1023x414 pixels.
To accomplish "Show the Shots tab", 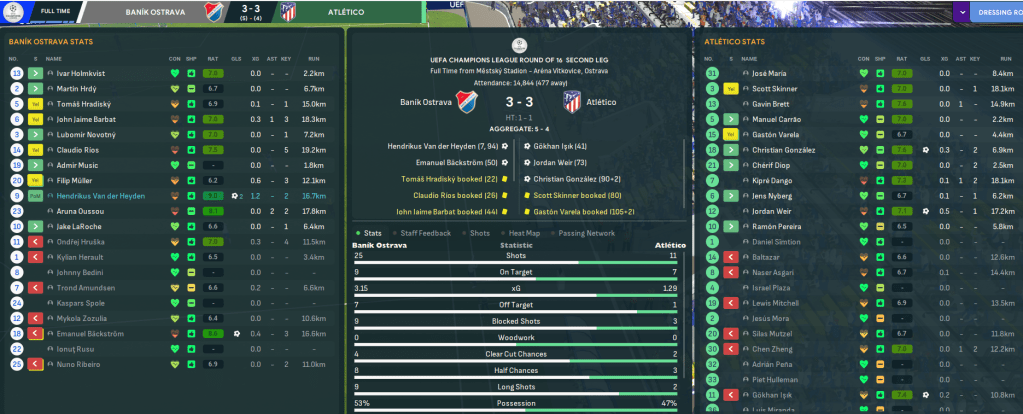I will 480,232.
